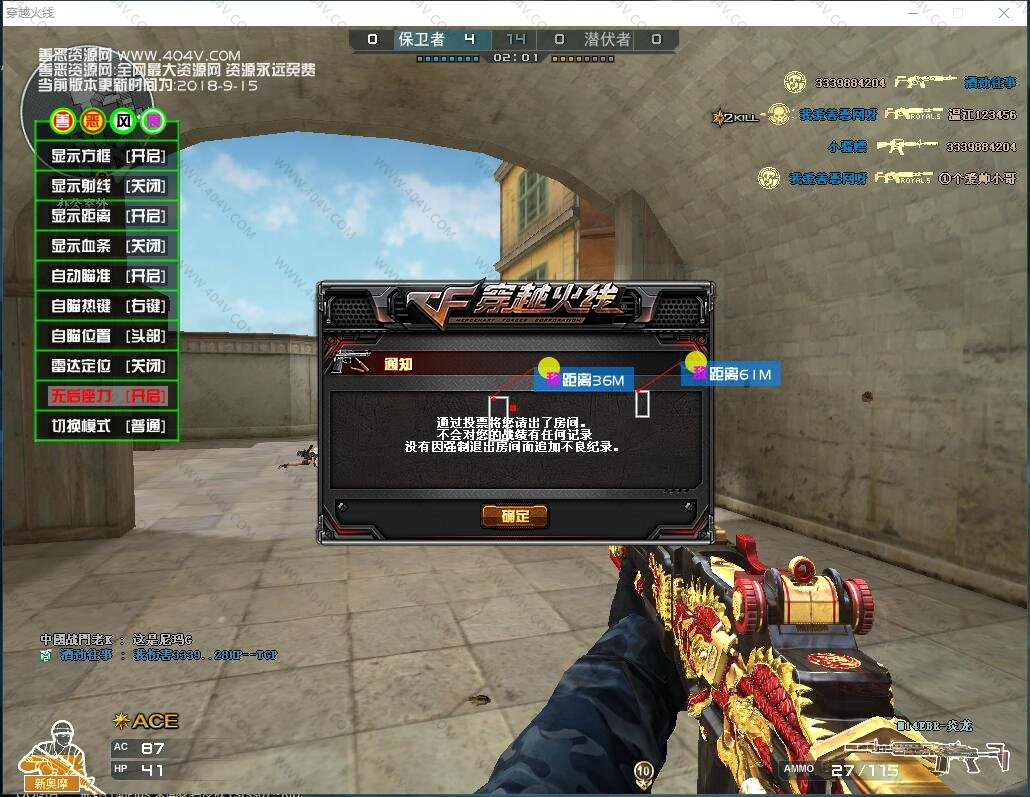Image resolution: width=1030 pixels, height=797 pixels.
Task: Toggle the 显示距离 option
Action: click(x=107, y=216)
